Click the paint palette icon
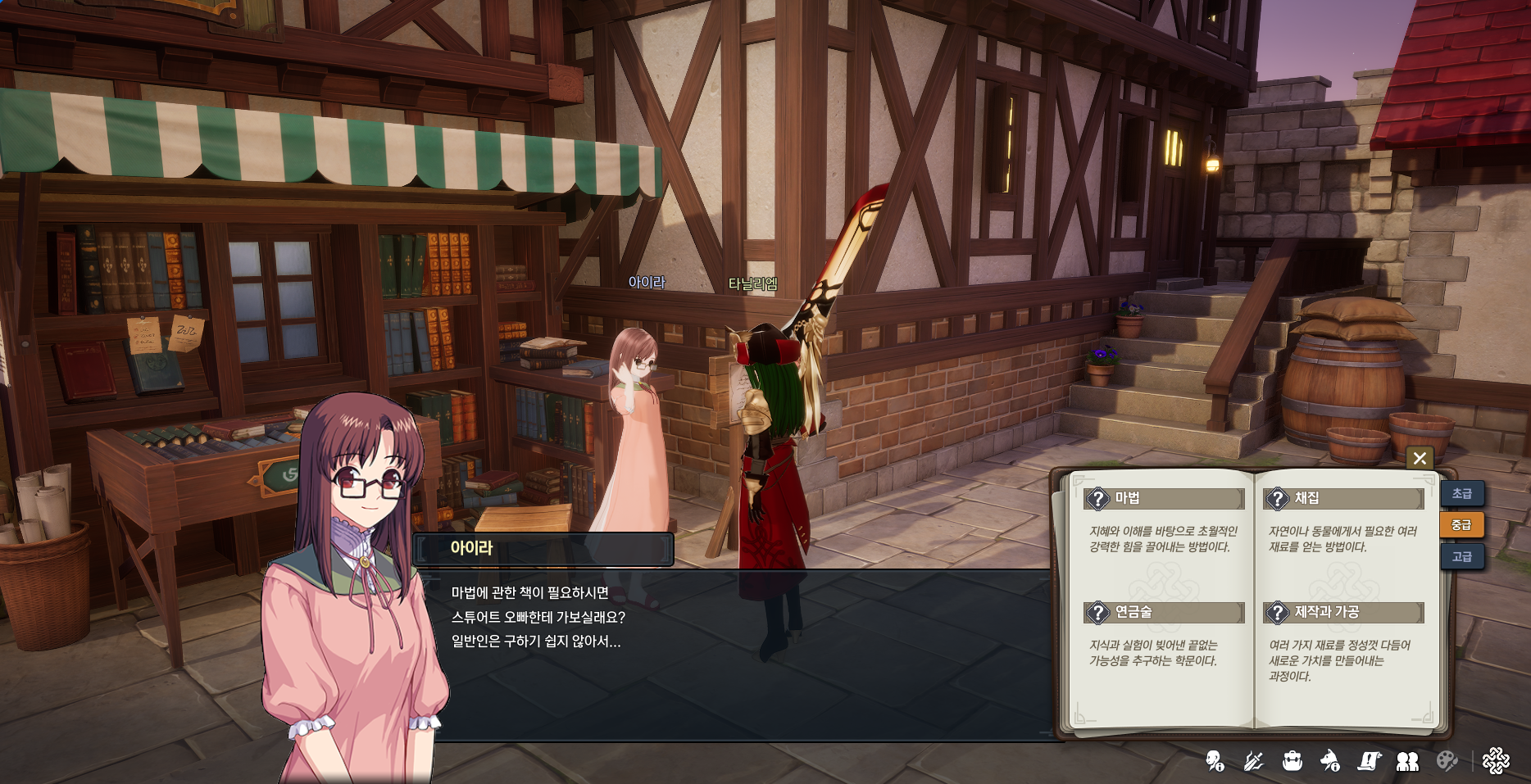The height and width of the screenshot is (784, 1531). pos(1447,761)
